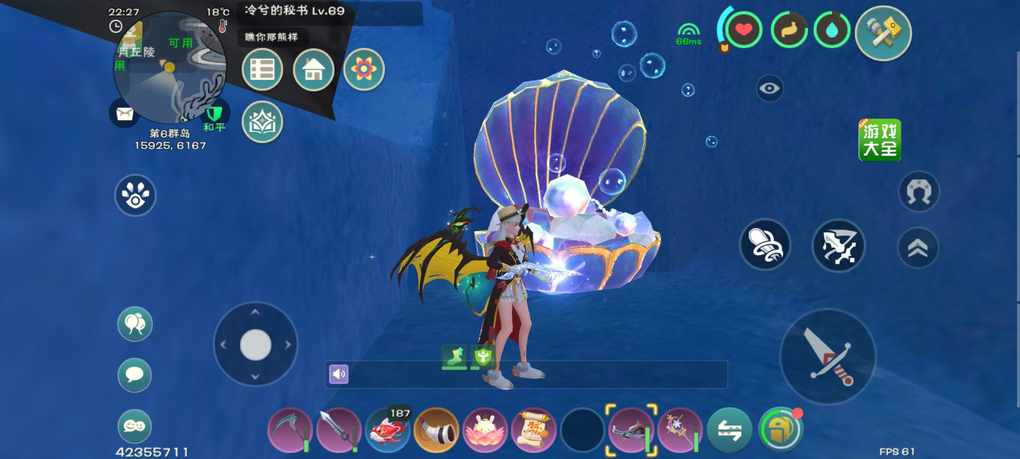Tap the paw print pet button
Screen dimensions: 1020x459
click(x=135, y=195)
